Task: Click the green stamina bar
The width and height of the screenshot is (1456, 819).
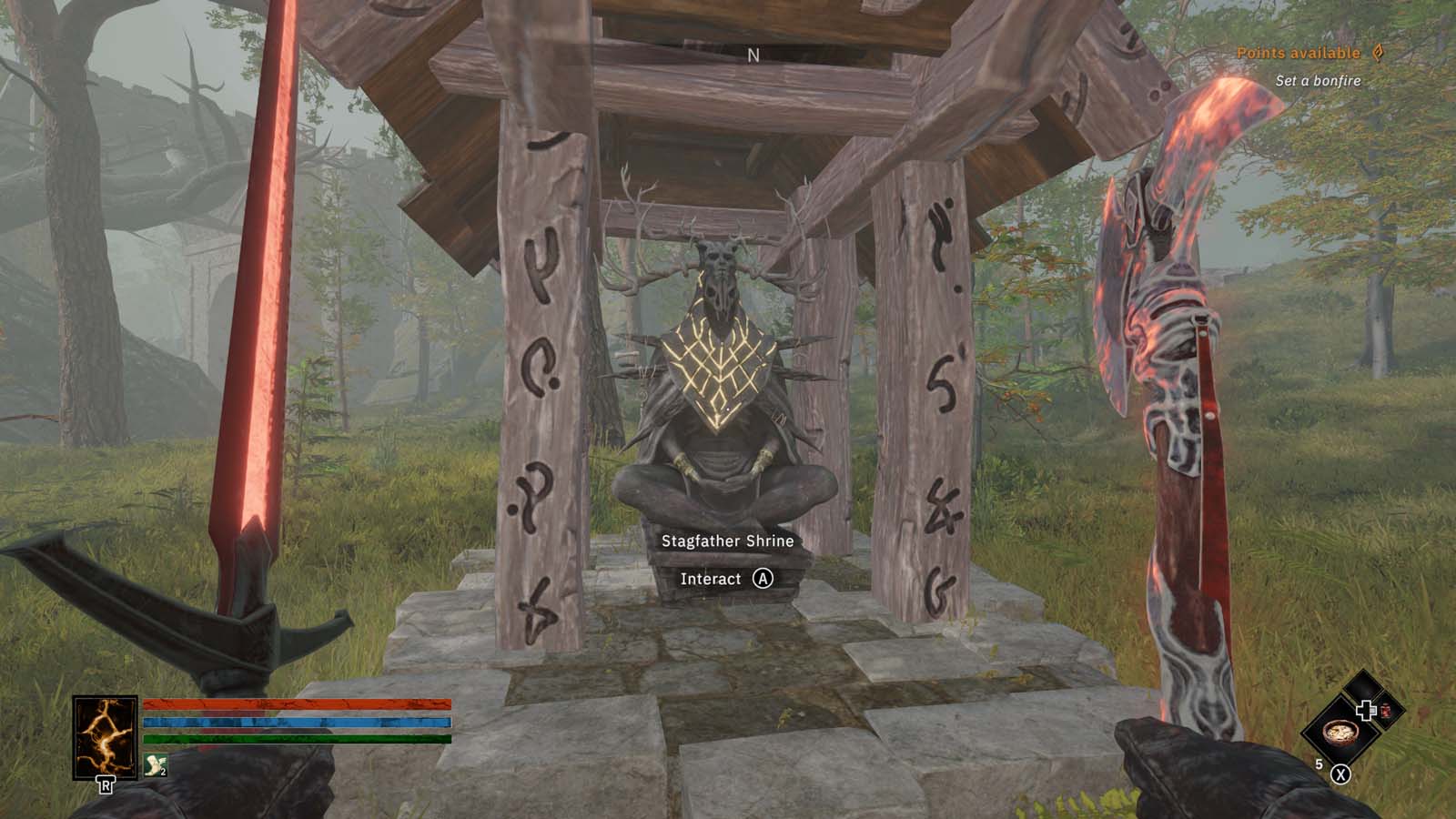Action: [x=298, y=739]
